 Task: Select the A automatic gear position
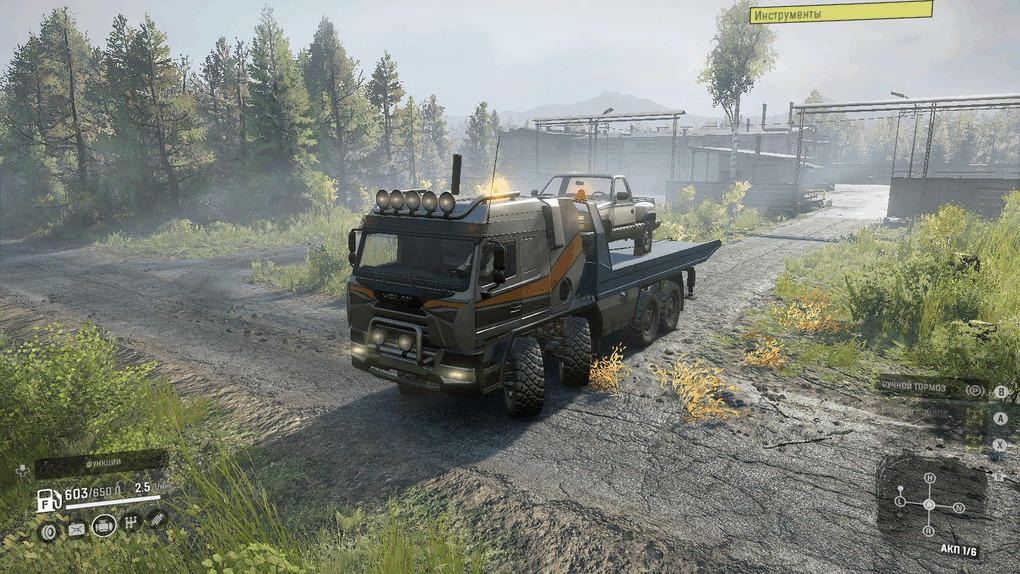[929, 504]
